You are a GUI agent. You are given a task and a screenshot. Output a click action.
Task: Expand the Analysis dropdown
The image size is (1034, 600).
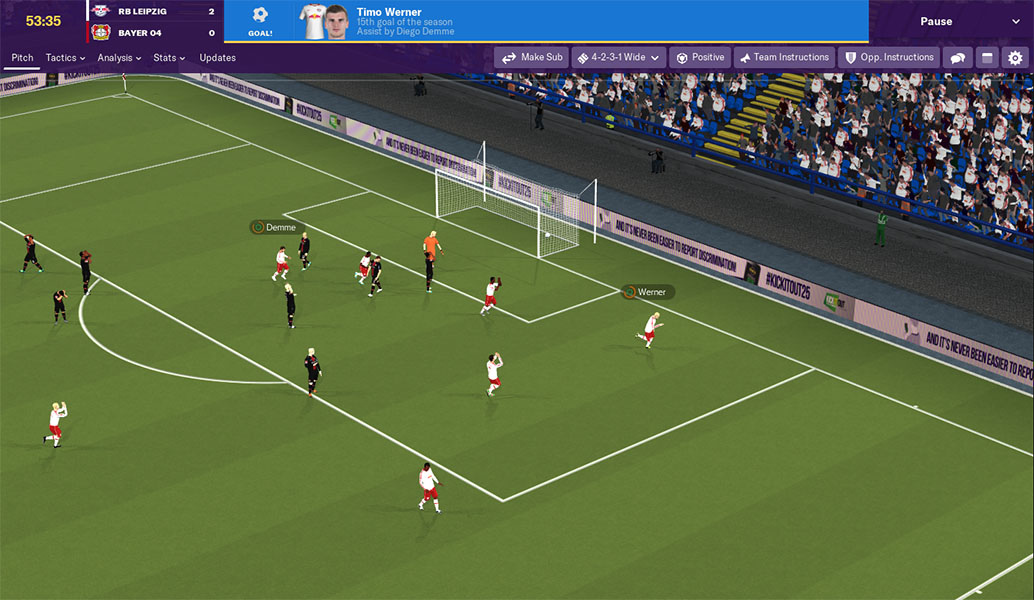(119, 58)
